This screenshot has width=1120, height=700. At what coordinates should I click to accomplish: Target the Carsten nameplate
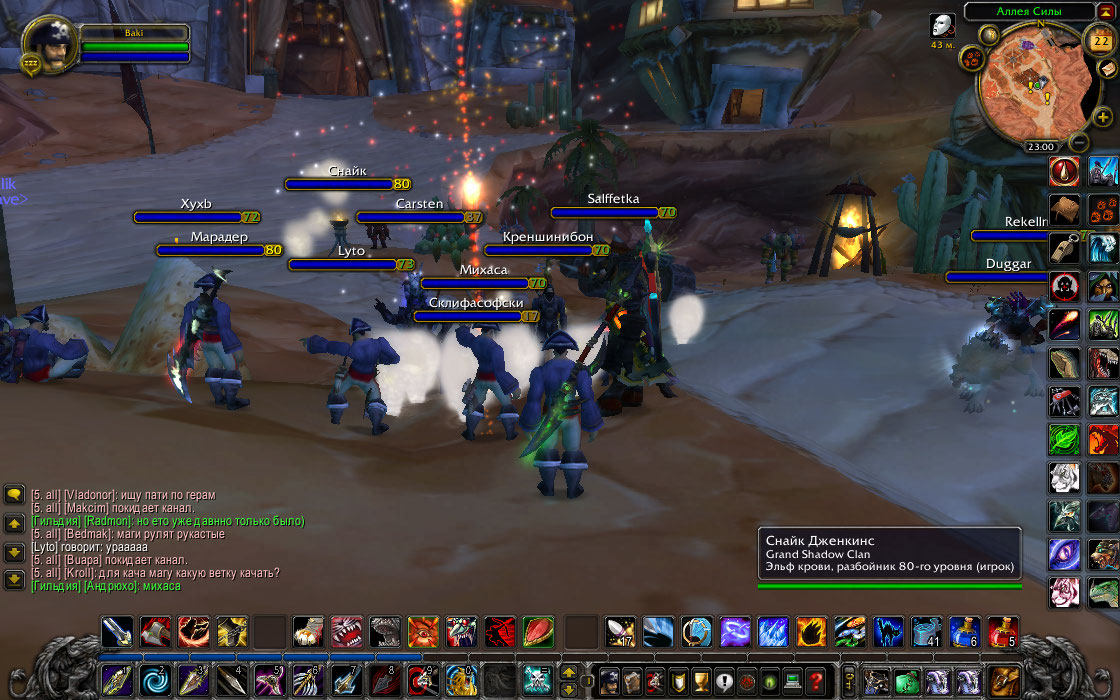419,216
